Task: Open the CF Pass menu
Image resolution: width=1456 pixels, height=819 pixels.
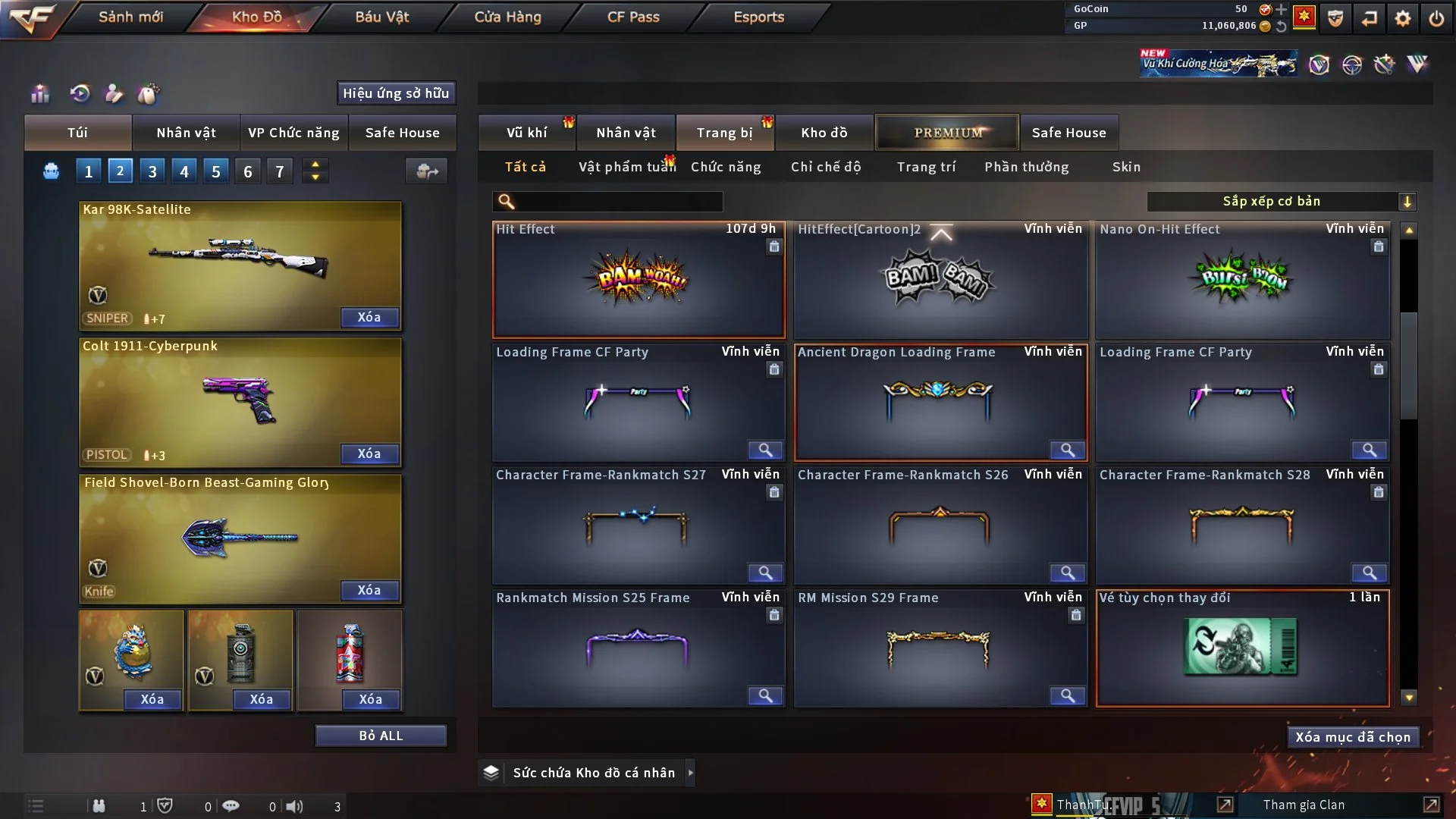Action: 633,17
